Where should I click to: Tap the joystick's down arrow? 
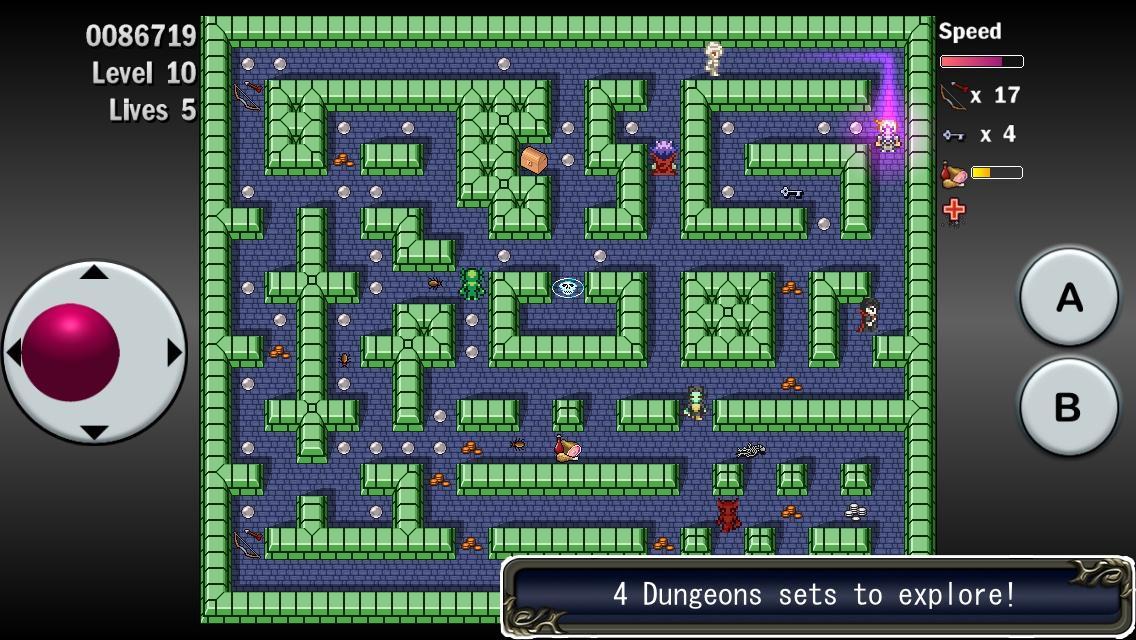click(94, 432)
